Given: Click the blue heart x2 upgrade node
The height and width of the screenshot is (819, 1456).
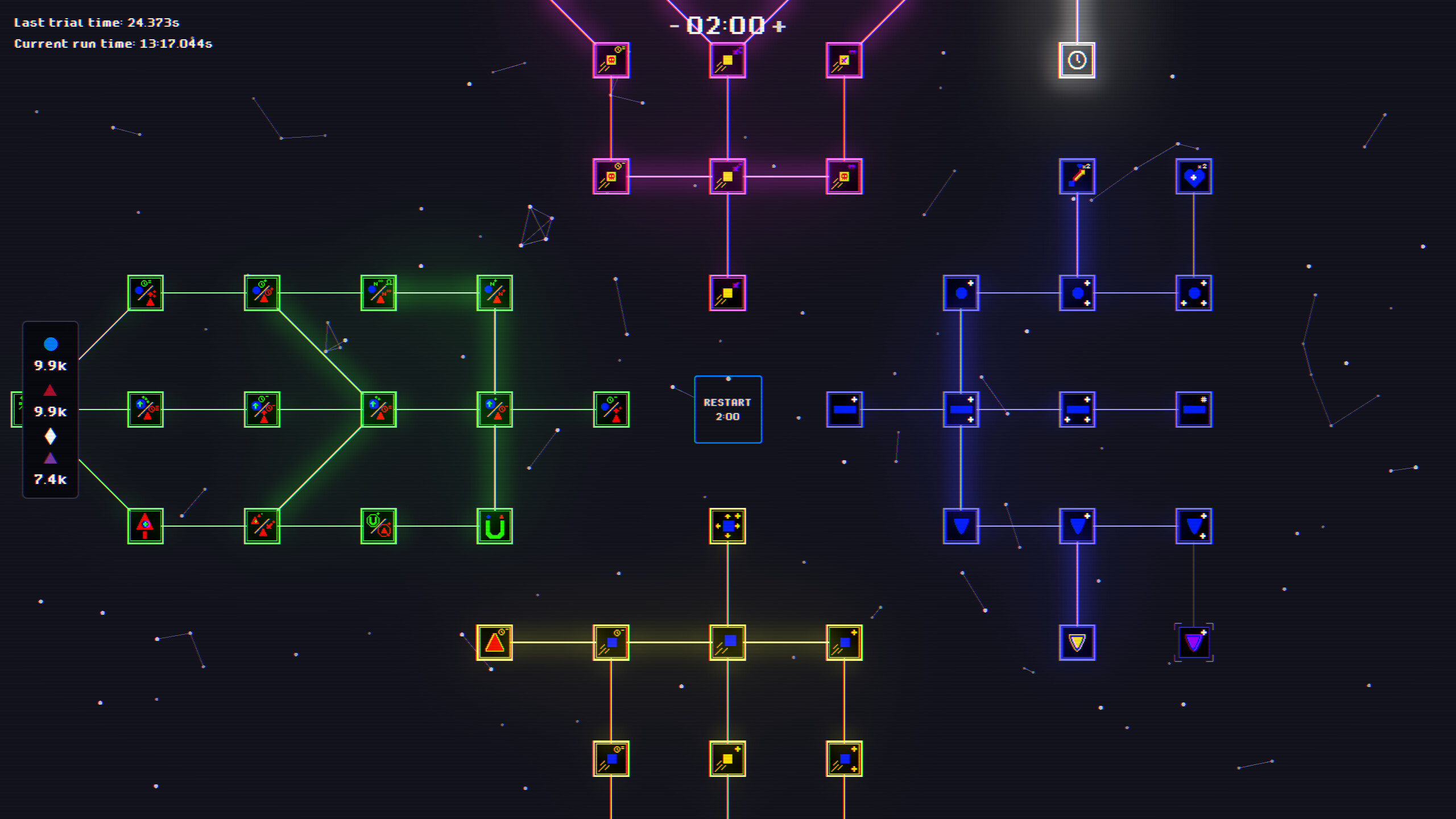Looking at the screenshot, I should (1193, 176).
